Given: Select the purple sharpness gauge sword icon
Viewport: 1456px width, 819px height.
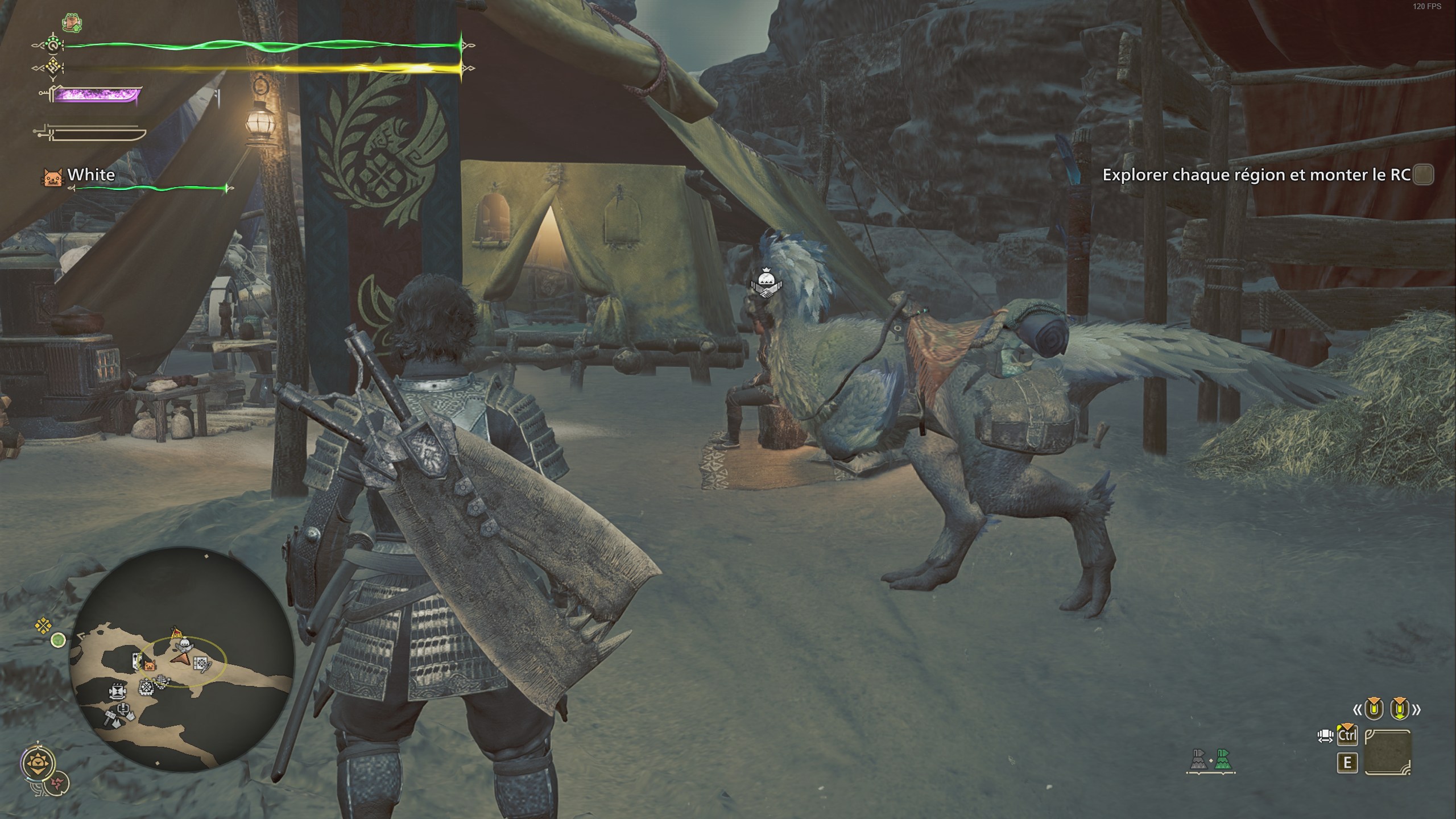Looking at the screenshot, I should (94, 96).
